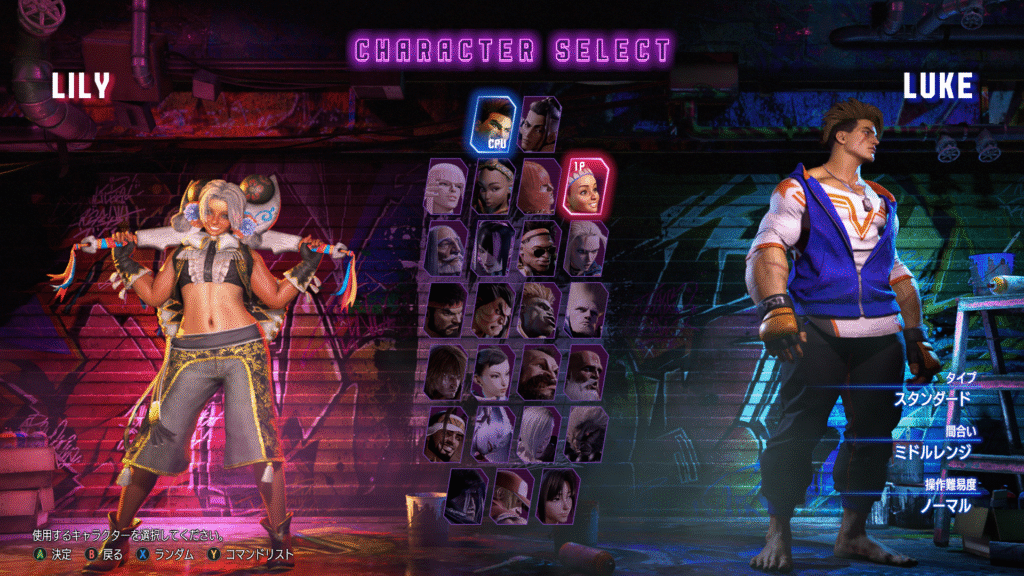The image size is (1024, 576).
Task: Choose Dhalsim's bald bearded portrait
Action: (x=586, y=372)
